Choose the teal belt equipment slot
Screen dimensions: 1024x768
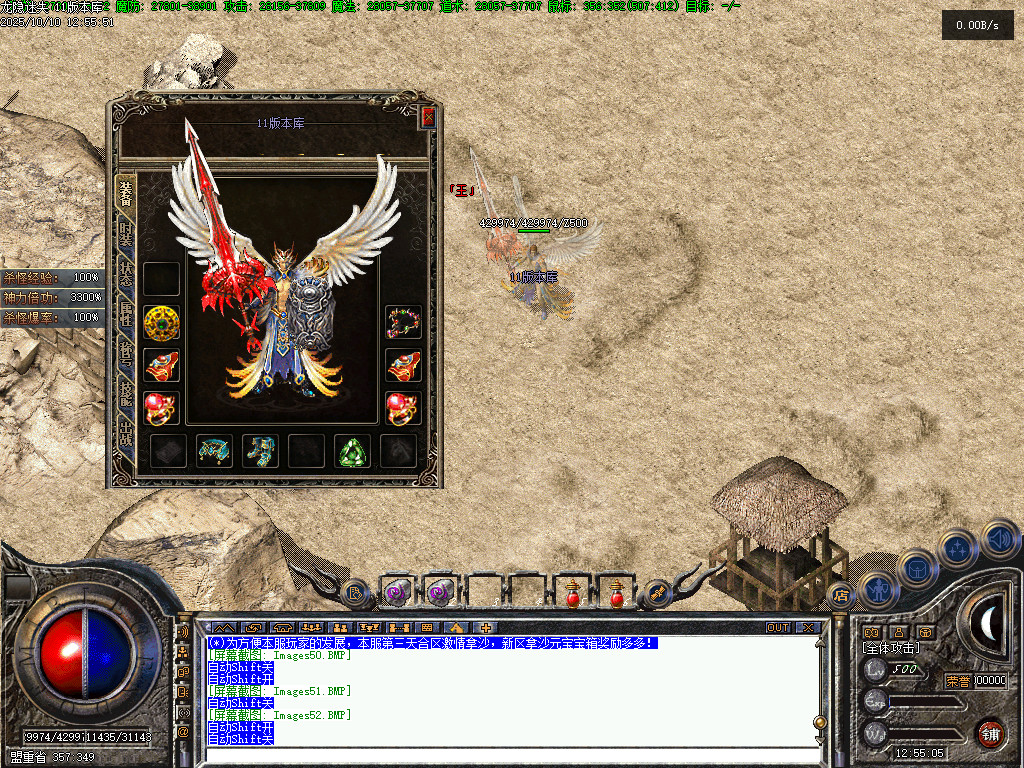[x=214, y=451]
